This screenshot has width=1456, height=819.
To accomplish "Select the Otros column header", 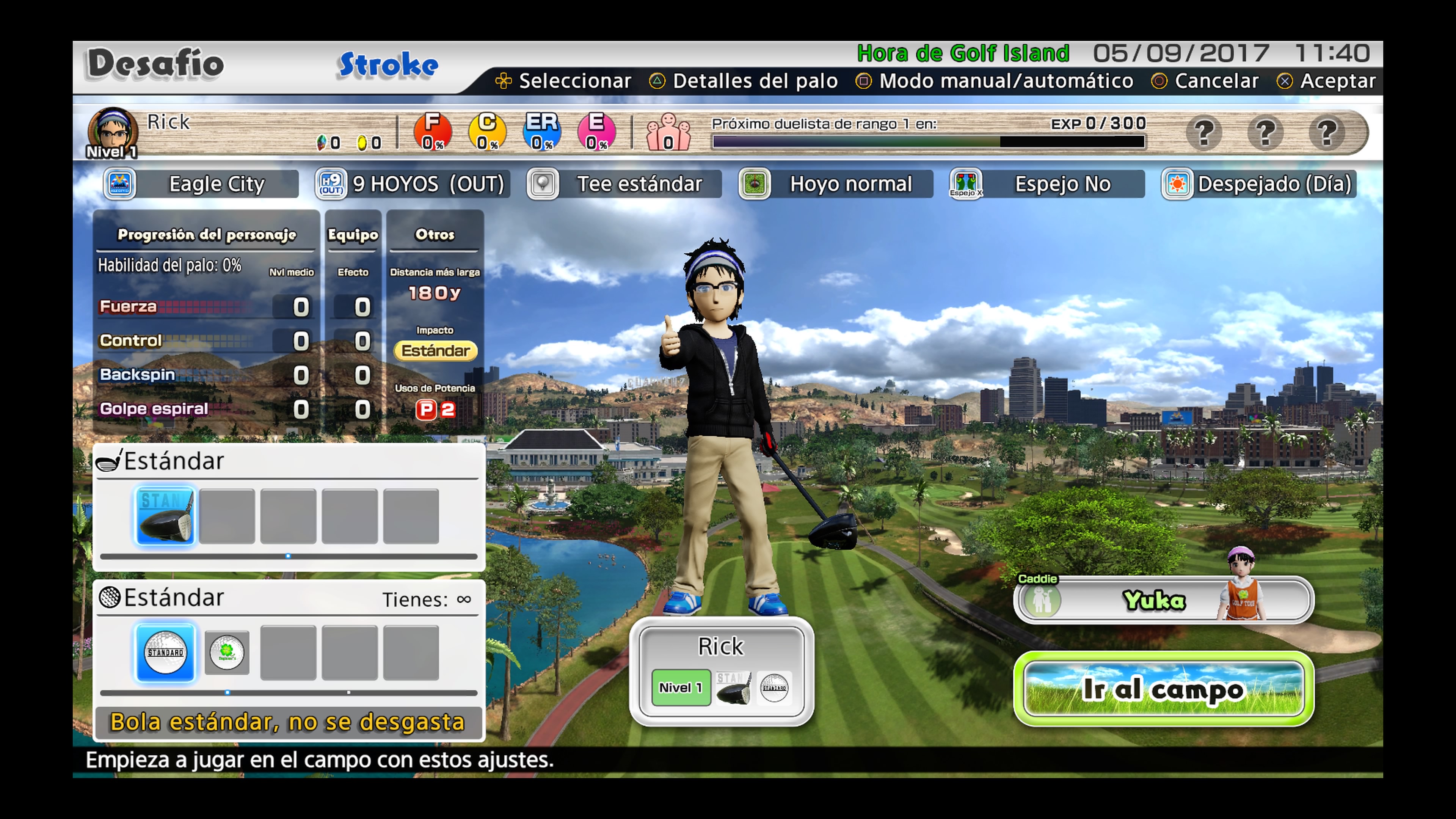I will pos(435,235).
